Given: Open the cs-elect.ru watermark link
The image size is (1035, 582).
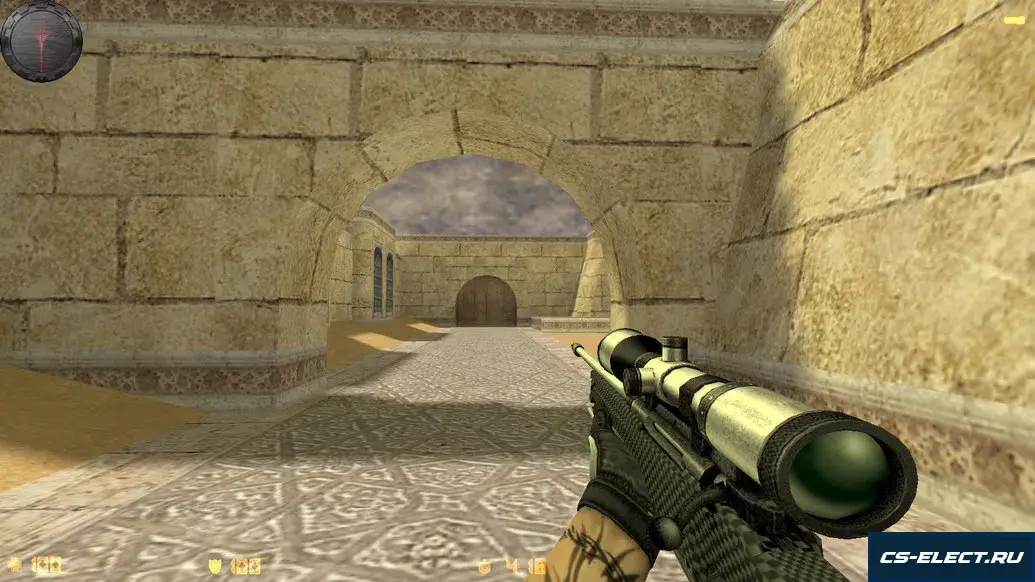Looking at the screenshot, I should [x=950, y=557].
